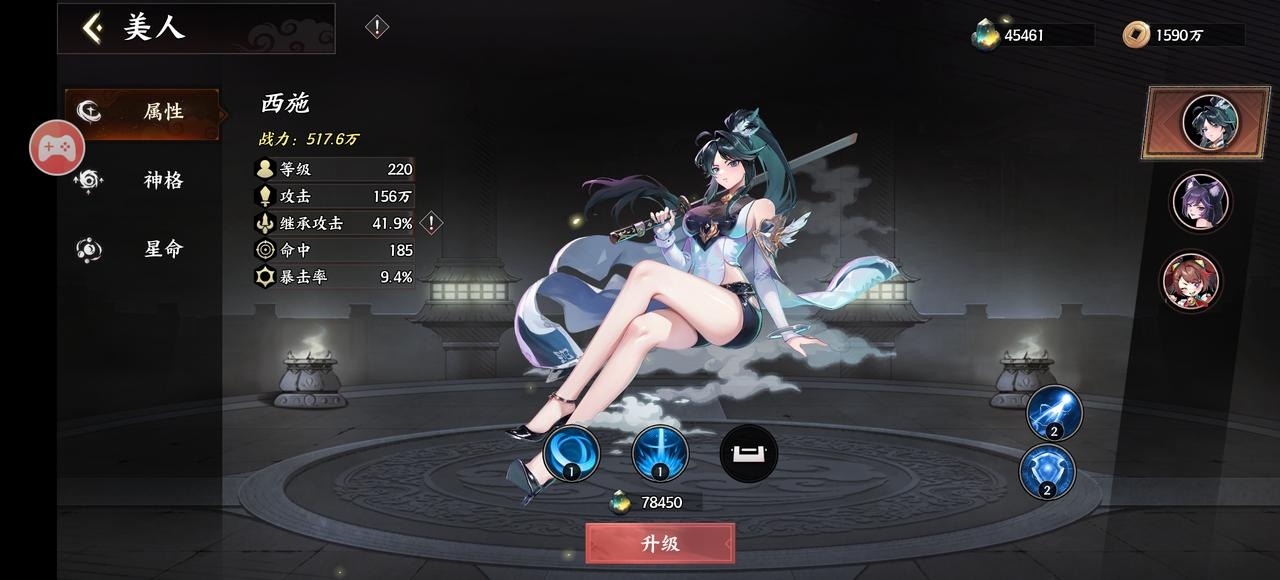The image size is (1280, 580).
Task: Select the 星命 tab
Action: [x=142, y=249]
